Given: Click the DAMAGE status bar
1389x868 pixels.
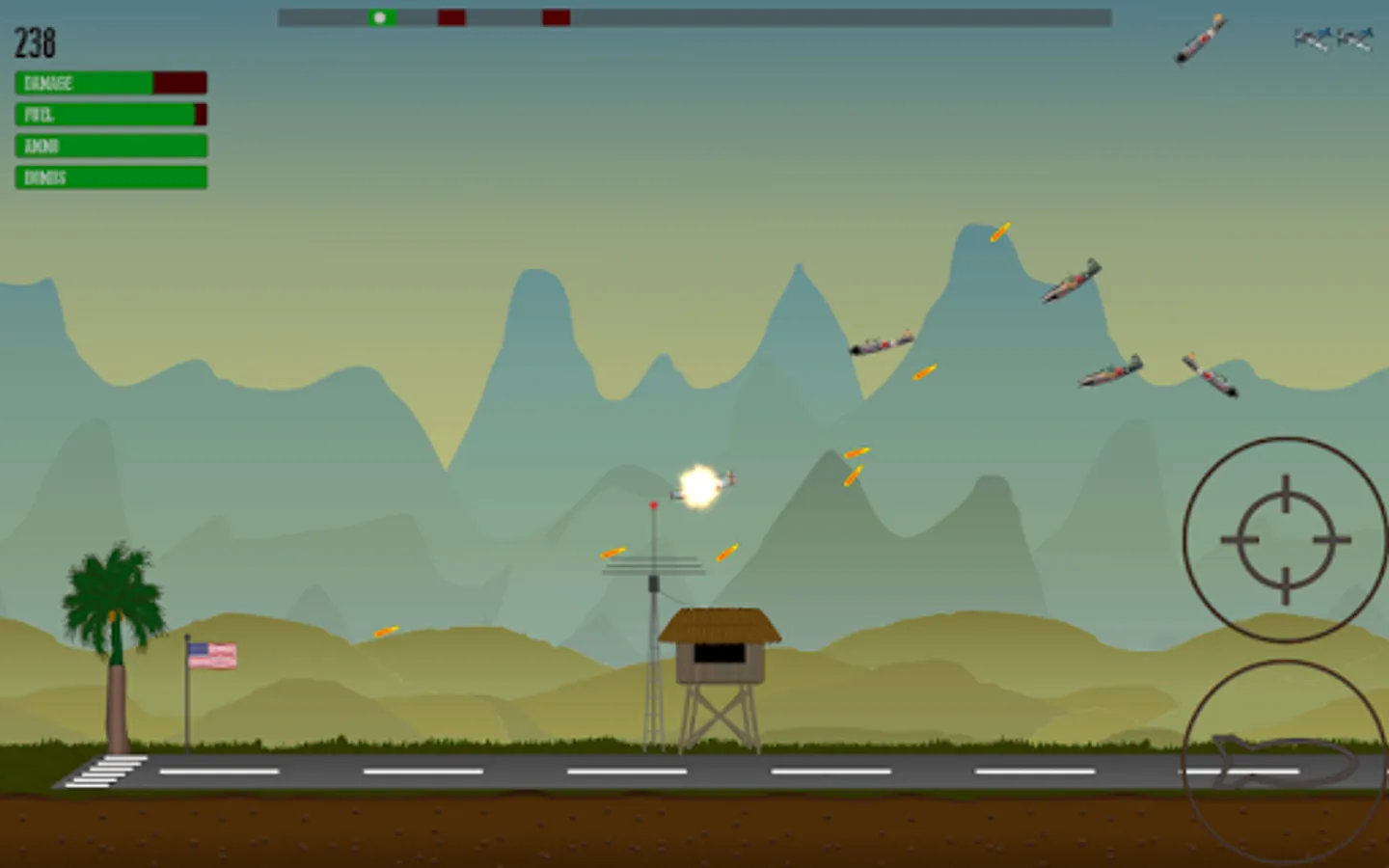Looking at the screenshot, I should pos(109,83).
